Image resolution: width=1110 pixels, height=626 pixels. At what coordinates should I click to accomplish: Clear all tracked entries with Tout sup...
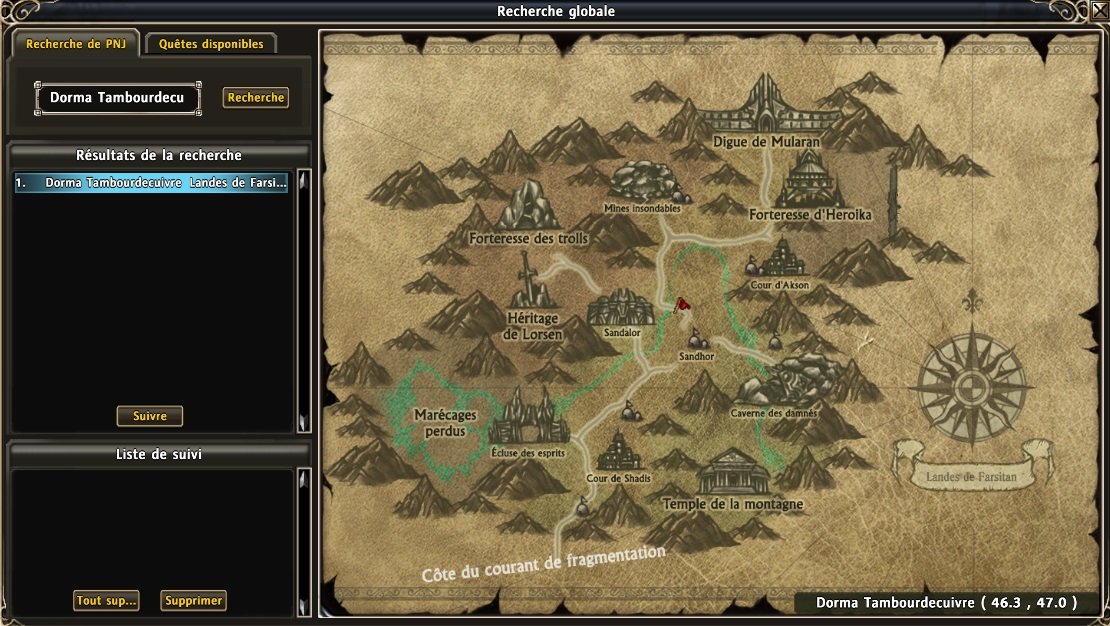click(106, 601)
